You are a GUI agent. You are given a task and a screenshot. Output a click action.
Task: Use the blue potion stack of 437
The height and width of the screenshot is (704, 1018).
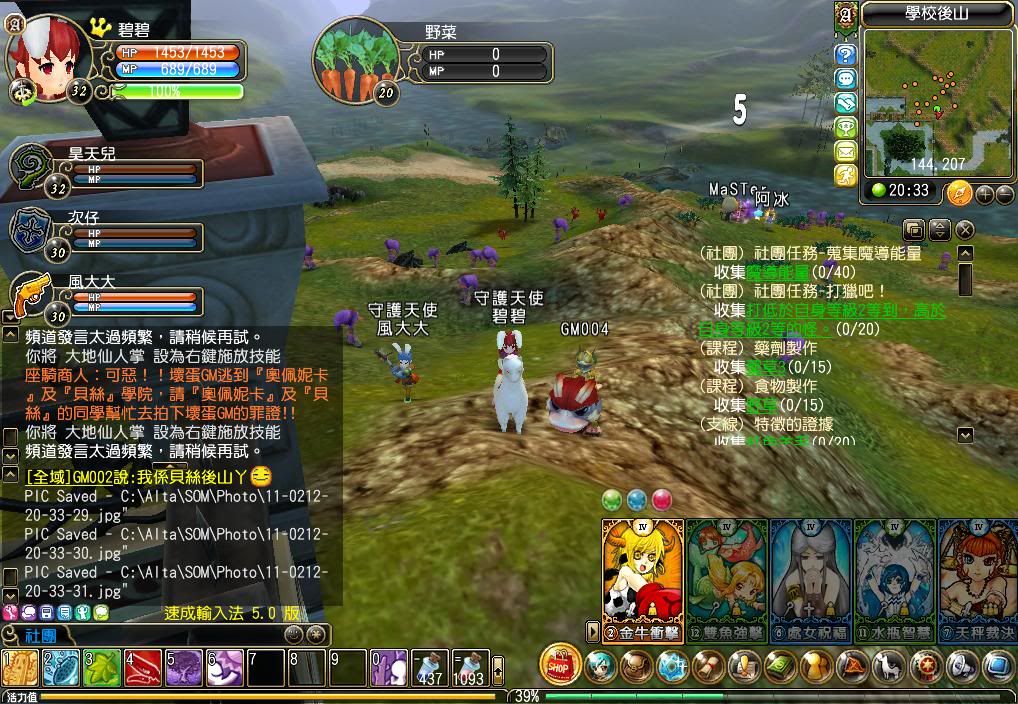(430, 667)
